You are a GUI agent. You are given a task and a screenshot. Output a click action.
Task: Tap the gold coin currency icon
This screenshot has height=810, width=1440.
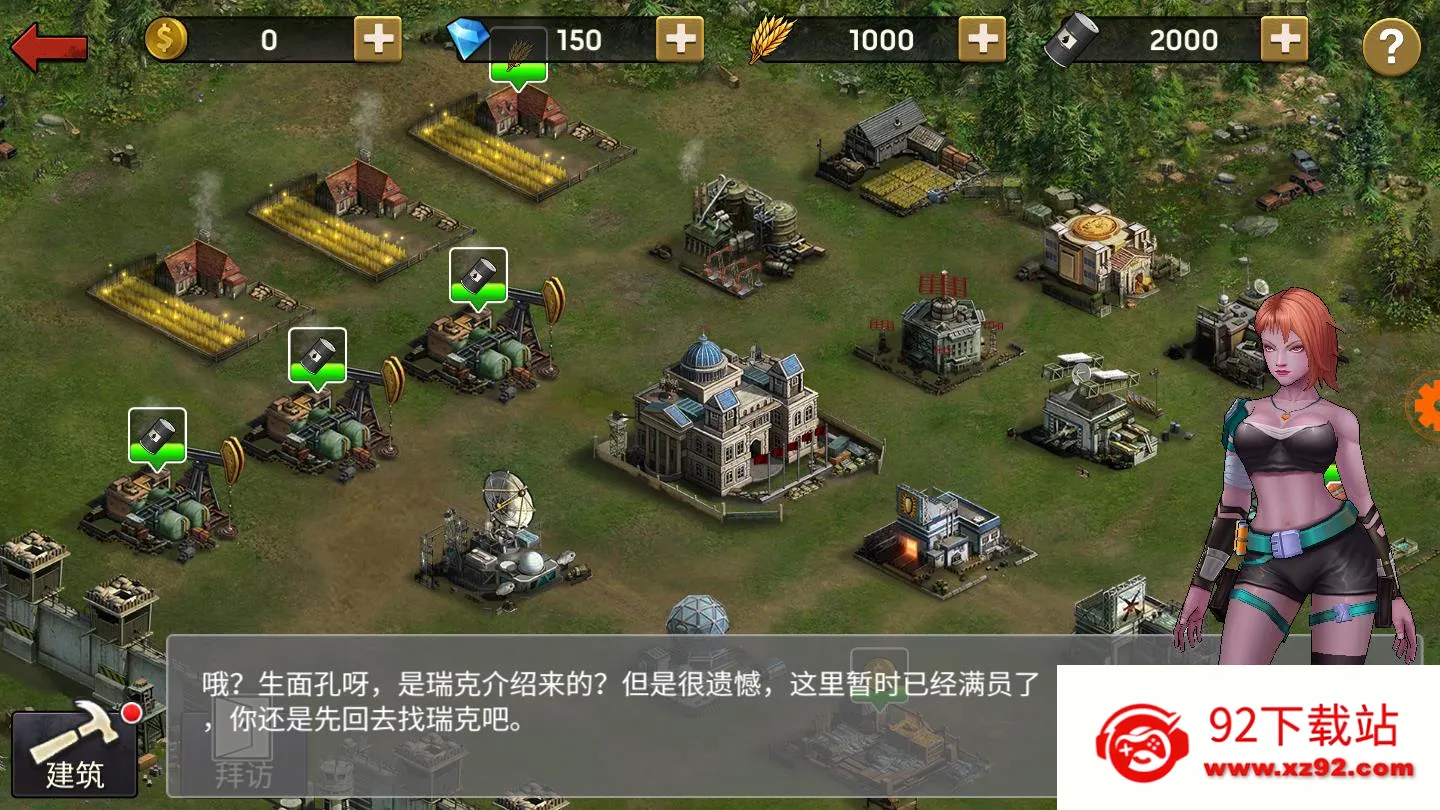[x=168, y=38]
